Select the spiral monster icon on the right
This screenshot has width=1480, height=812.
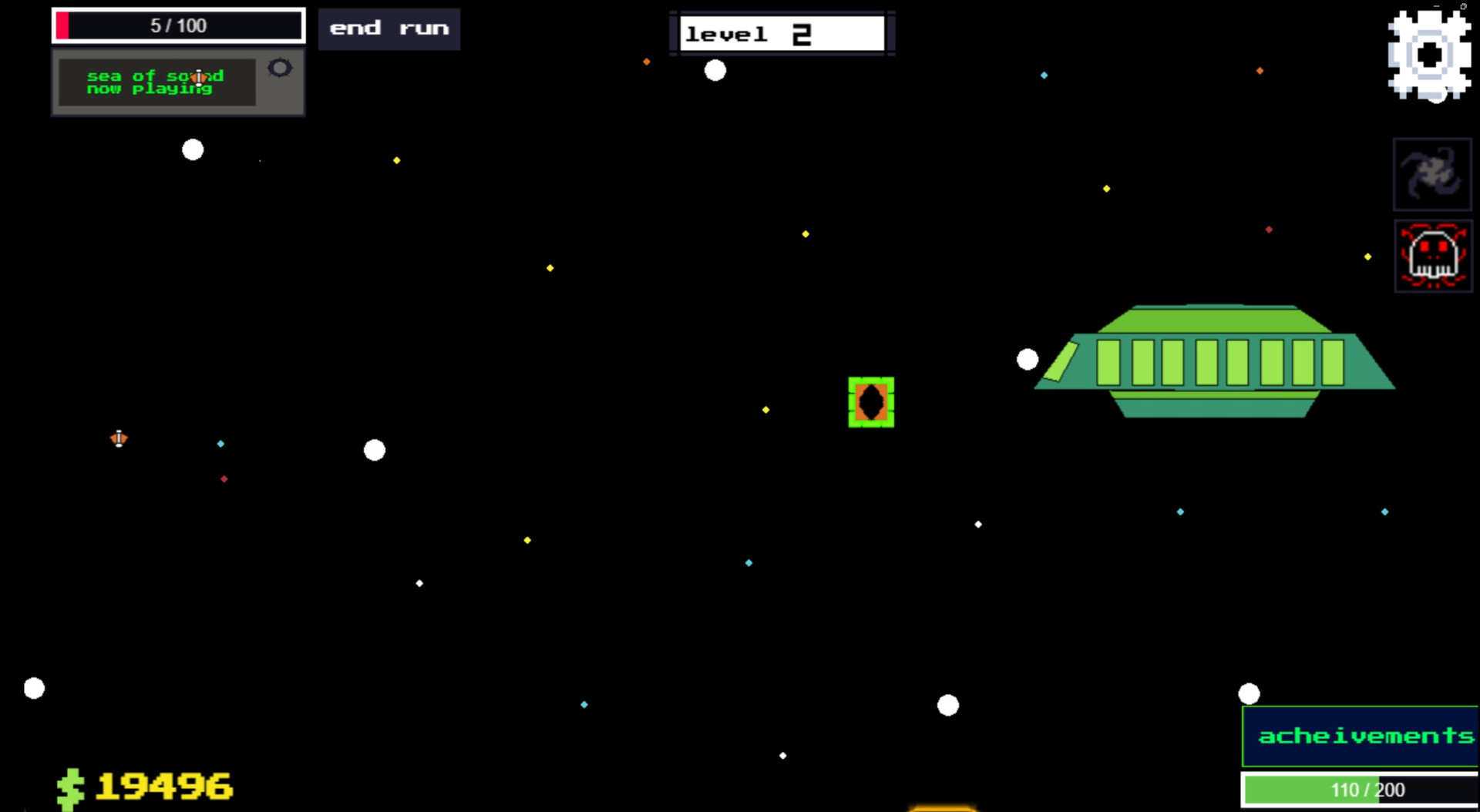[1432, 174]
